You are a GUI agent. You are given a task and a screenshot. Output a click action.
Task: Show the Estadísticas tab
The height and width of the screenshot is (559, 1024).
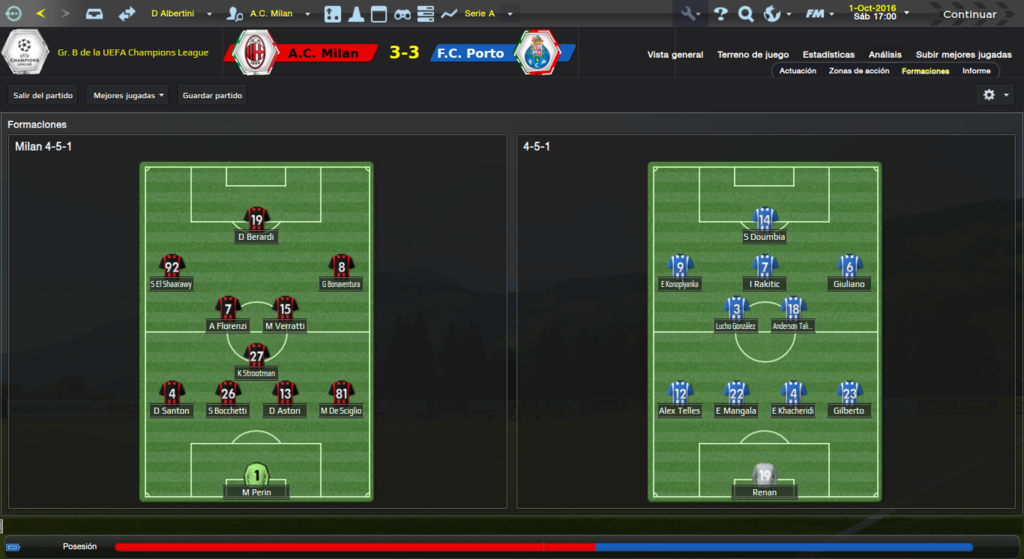tap(829, 55)
